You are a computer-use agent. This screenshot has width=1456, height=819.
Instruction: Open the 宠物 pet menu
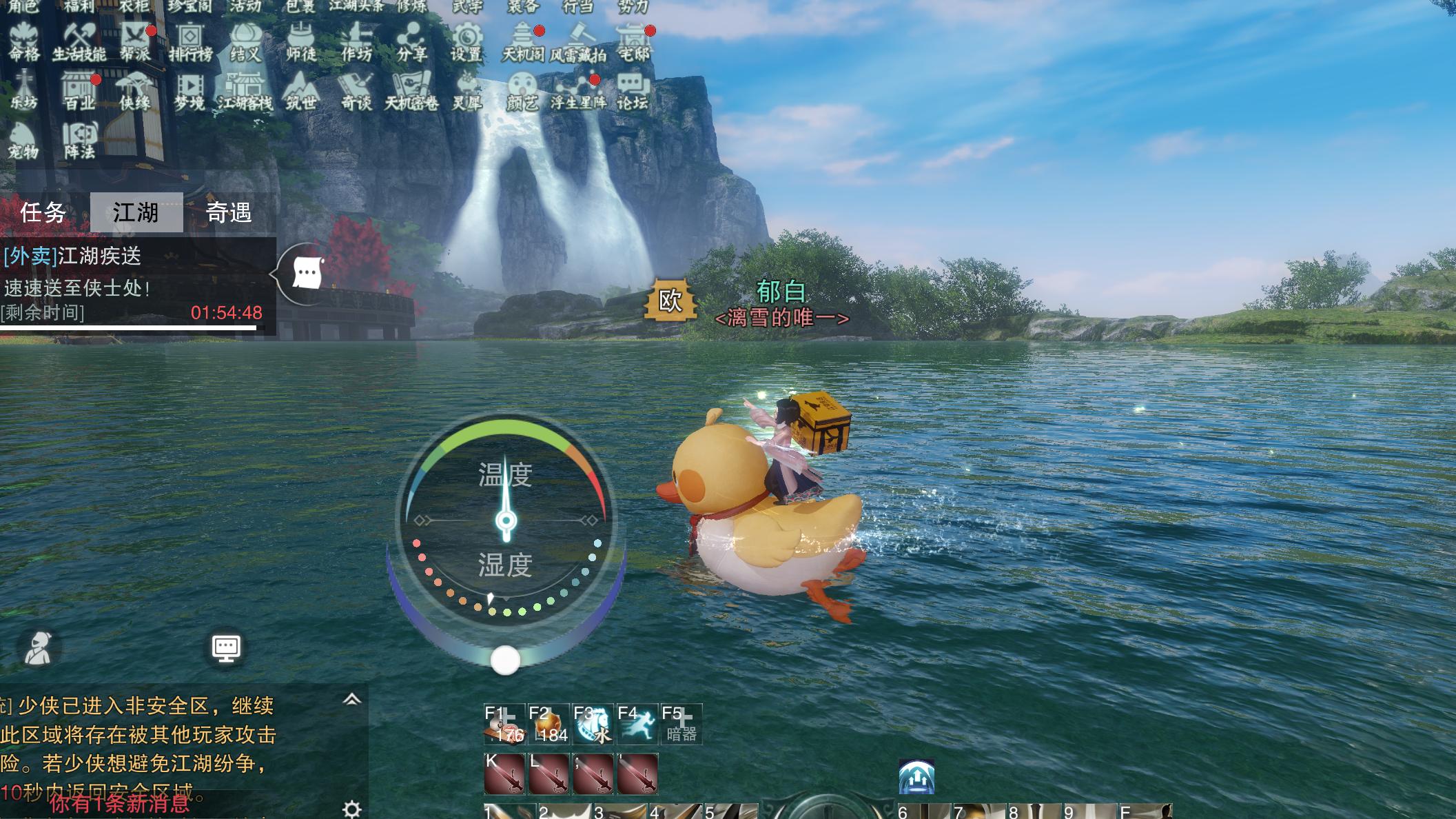point(23,140)
